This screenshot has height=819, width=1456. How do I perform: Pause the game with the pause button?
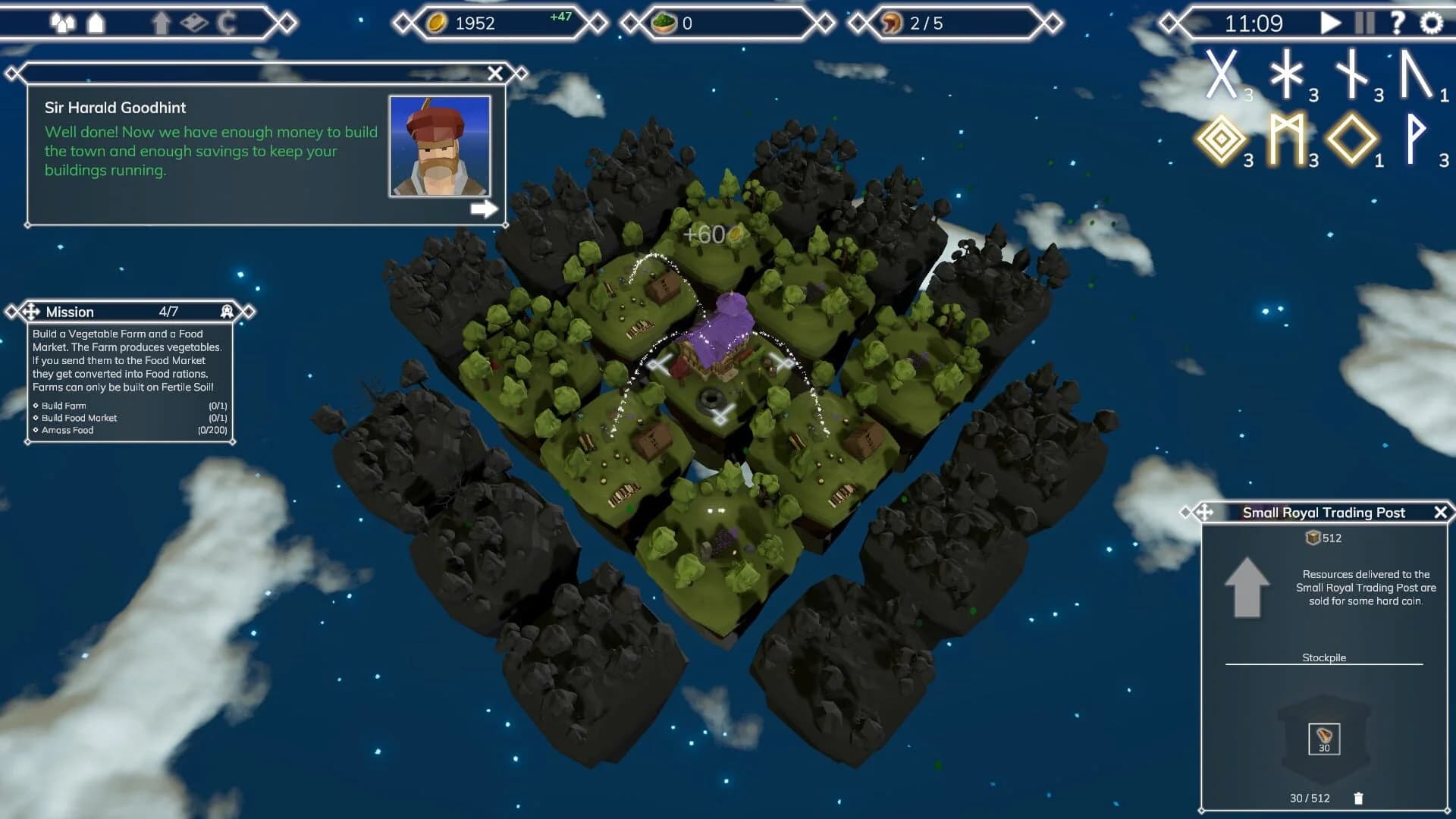tap(1365, 23)
